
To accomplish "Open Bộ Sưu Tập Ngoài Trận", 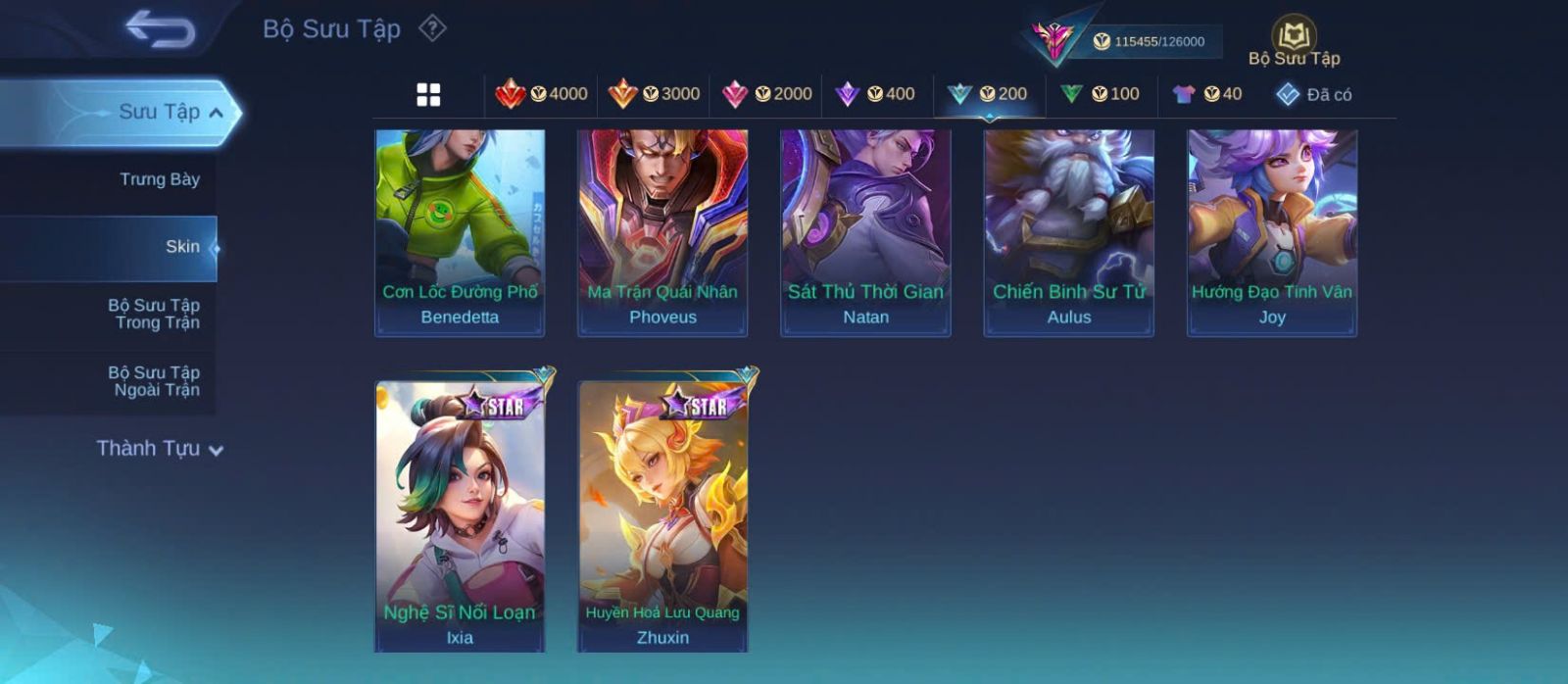I will pyautogui.click(x=154, y=381).
